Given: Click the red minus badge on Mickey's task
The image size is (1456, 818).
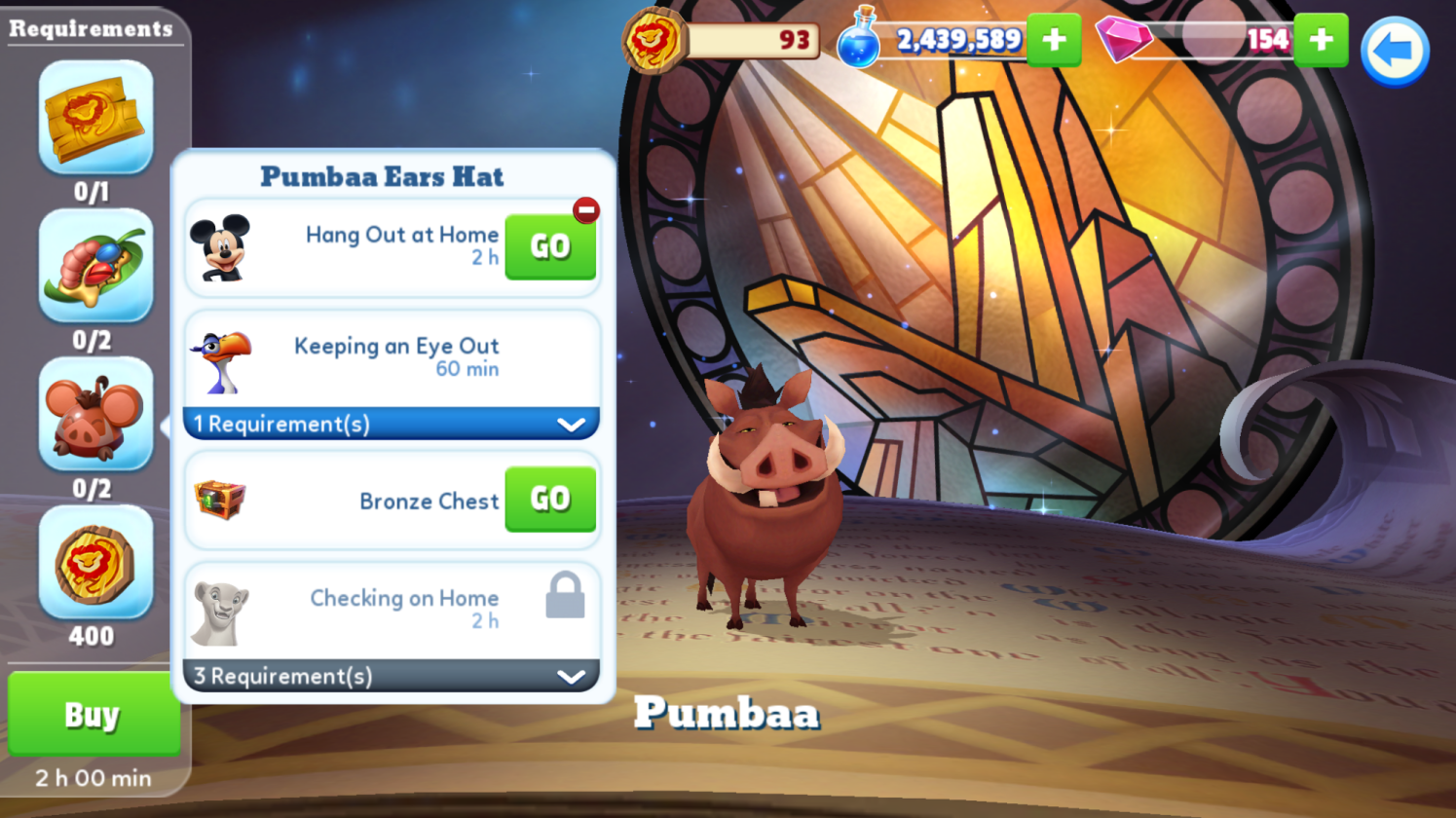Looking at the screenshot, I should pos(585,209).
